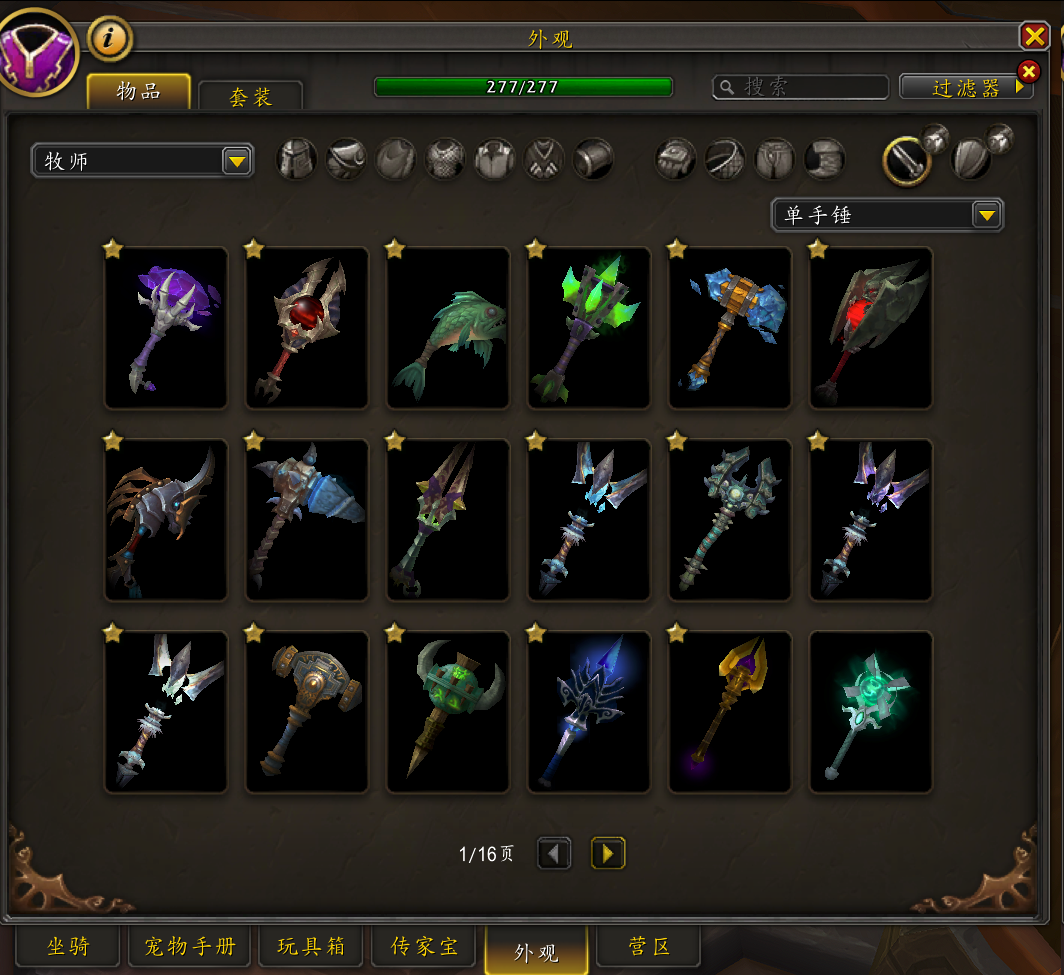The width and height of the screenshot is (1064, 975).
Task: Go to the next appearance page
Action: [608, 853]
